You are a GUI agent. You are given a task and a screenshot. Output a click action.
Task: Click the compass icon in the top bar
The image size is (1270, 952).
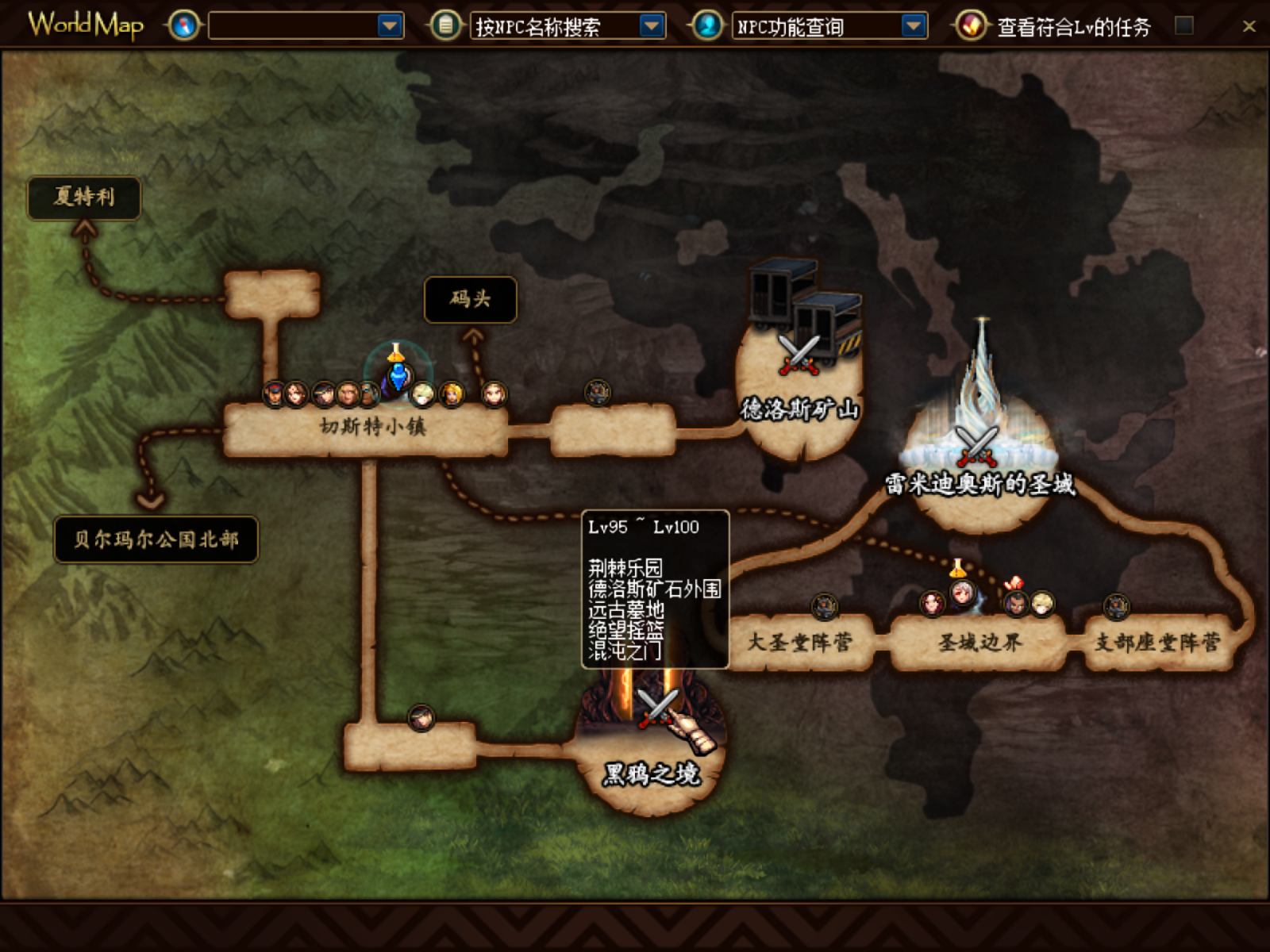pos(183,26)
